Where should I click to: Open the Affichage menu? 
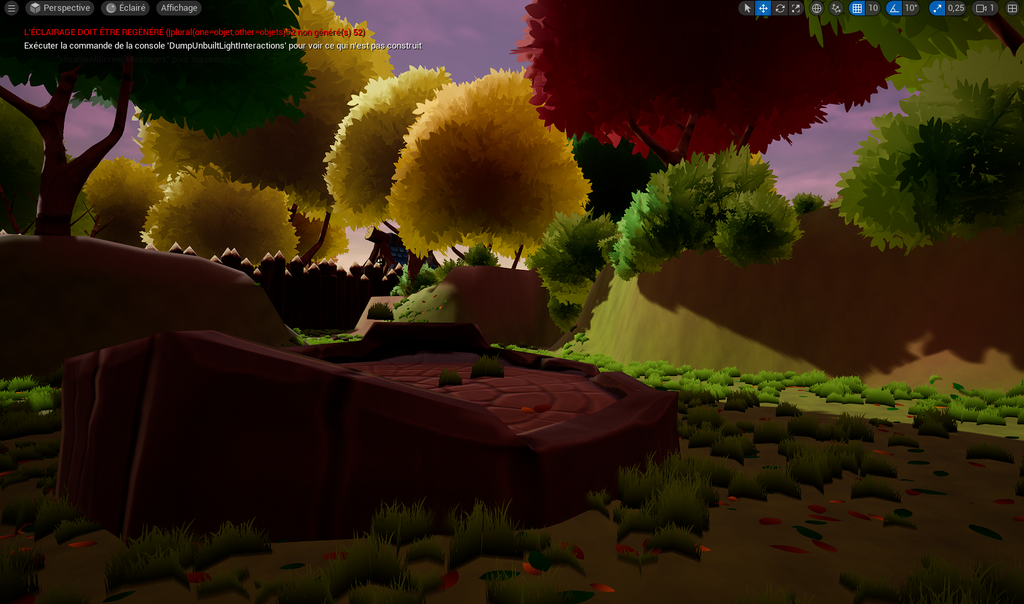[x=179, y=8]
